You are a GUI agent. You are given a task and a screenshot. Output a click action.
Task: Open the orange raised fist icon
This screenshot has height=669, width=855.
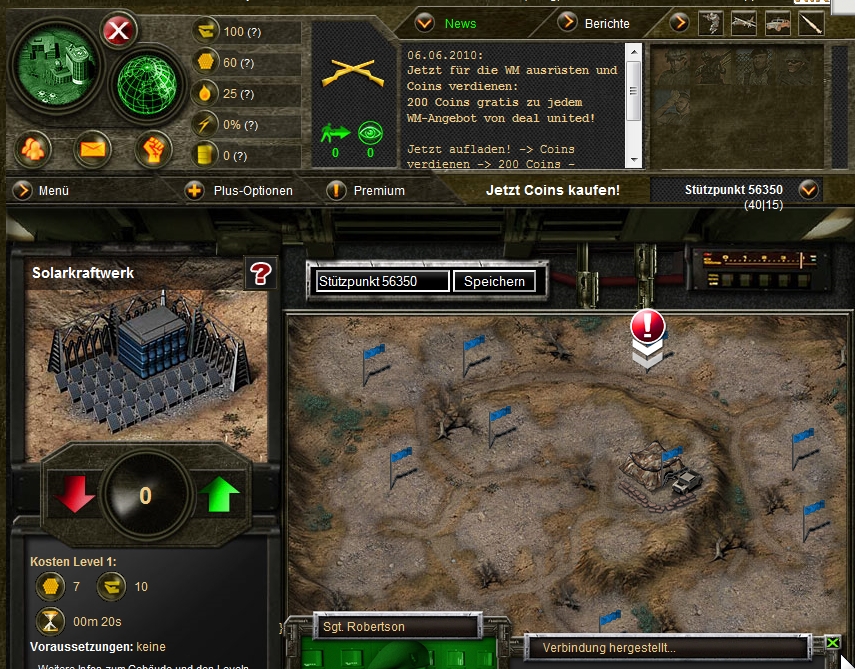pos(153,150)
